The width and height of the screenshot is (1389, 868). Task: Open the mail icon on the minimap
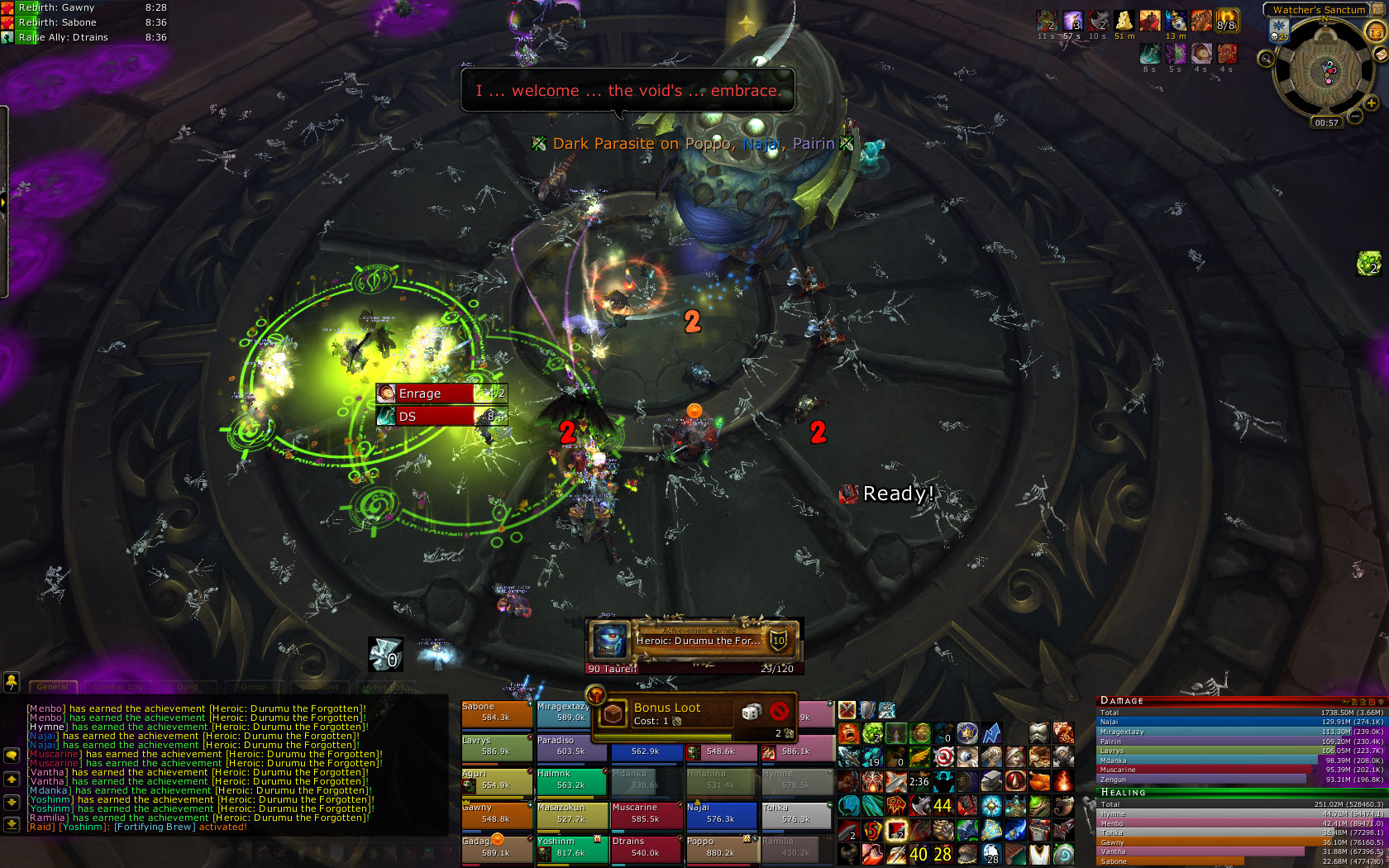click(1379, 55)
